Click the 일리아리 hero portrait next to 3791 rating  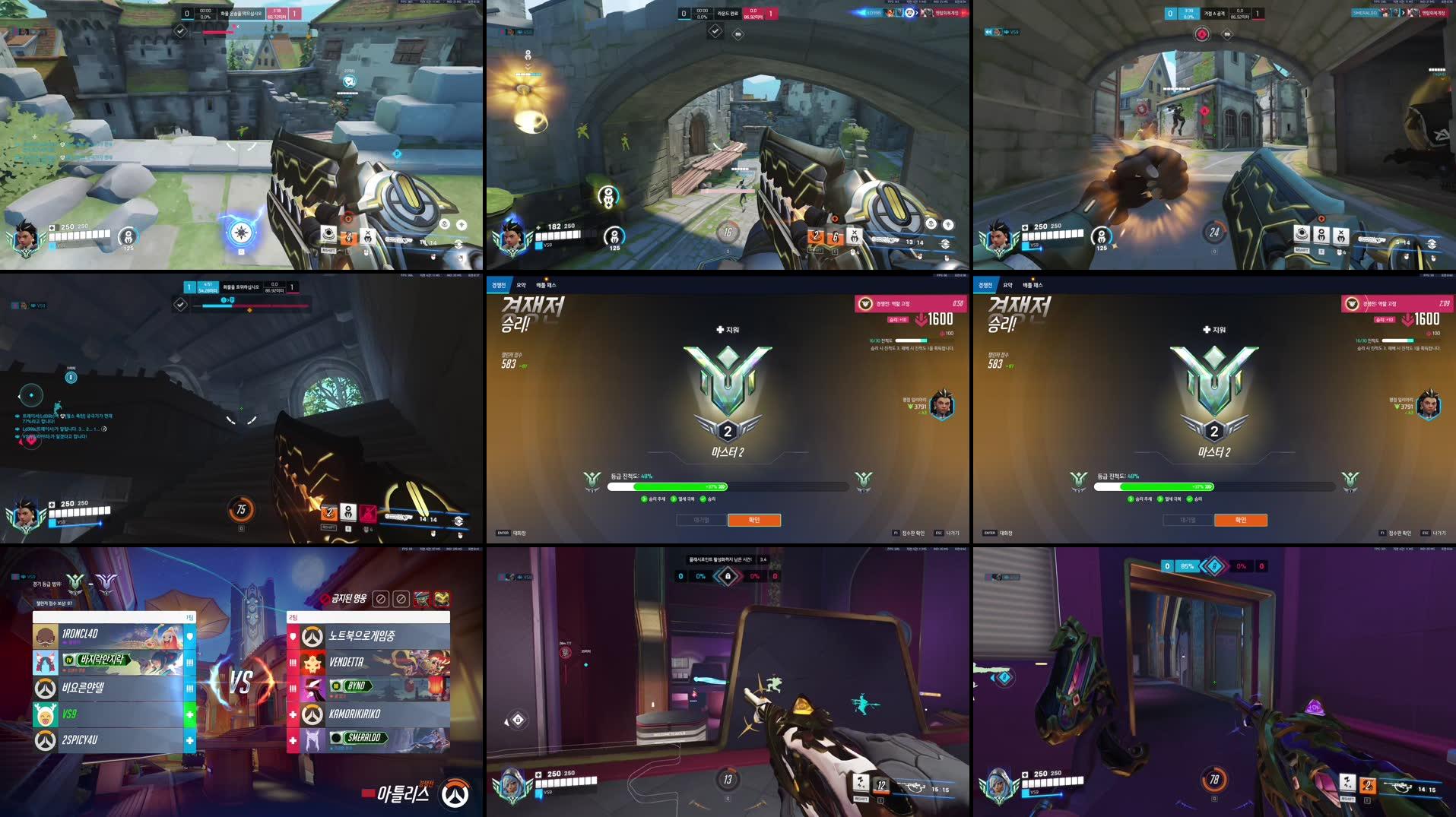click(x=941, y=406)
